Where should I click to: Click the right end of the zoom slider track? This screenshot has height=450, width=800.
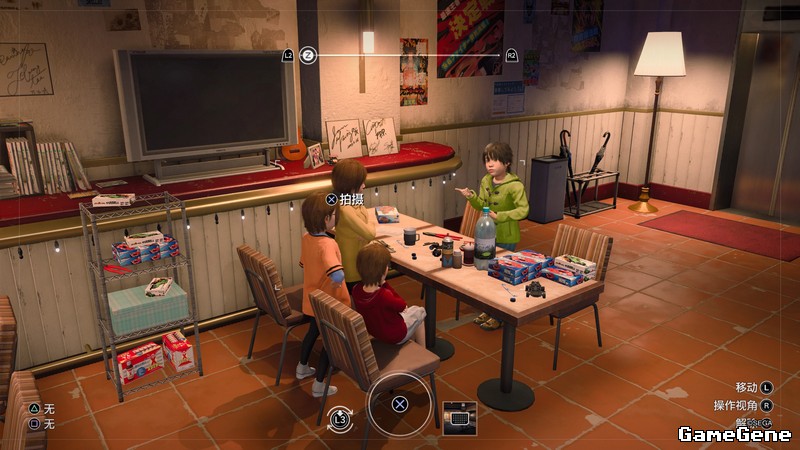[498, 55]
